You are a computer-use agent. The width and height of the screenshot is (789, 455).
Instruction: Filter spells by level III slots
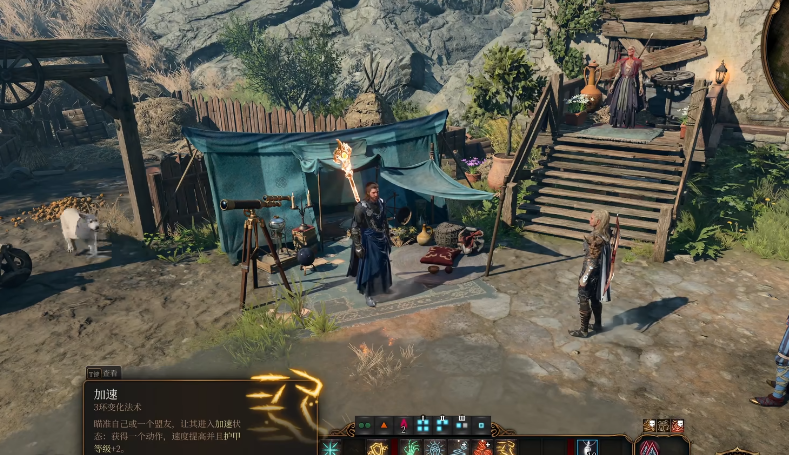[462, 424]
